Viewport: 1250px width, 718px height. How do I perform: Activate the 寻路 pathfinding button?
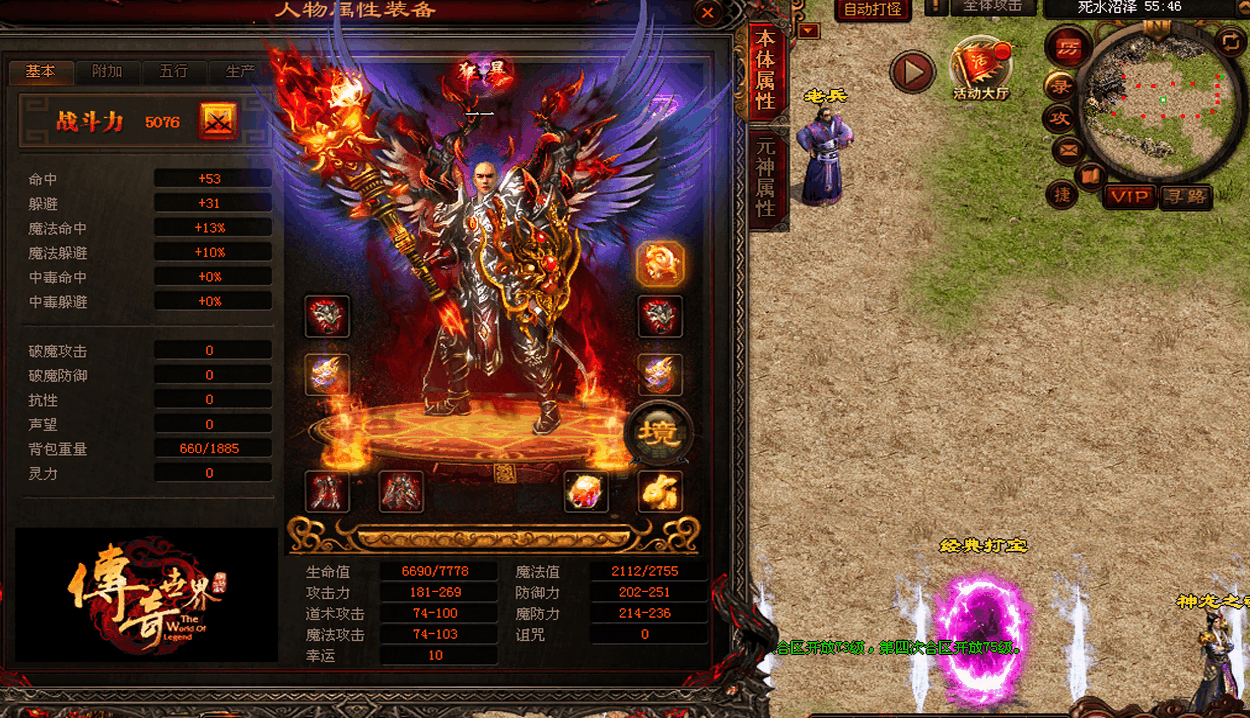(1185, 196)
